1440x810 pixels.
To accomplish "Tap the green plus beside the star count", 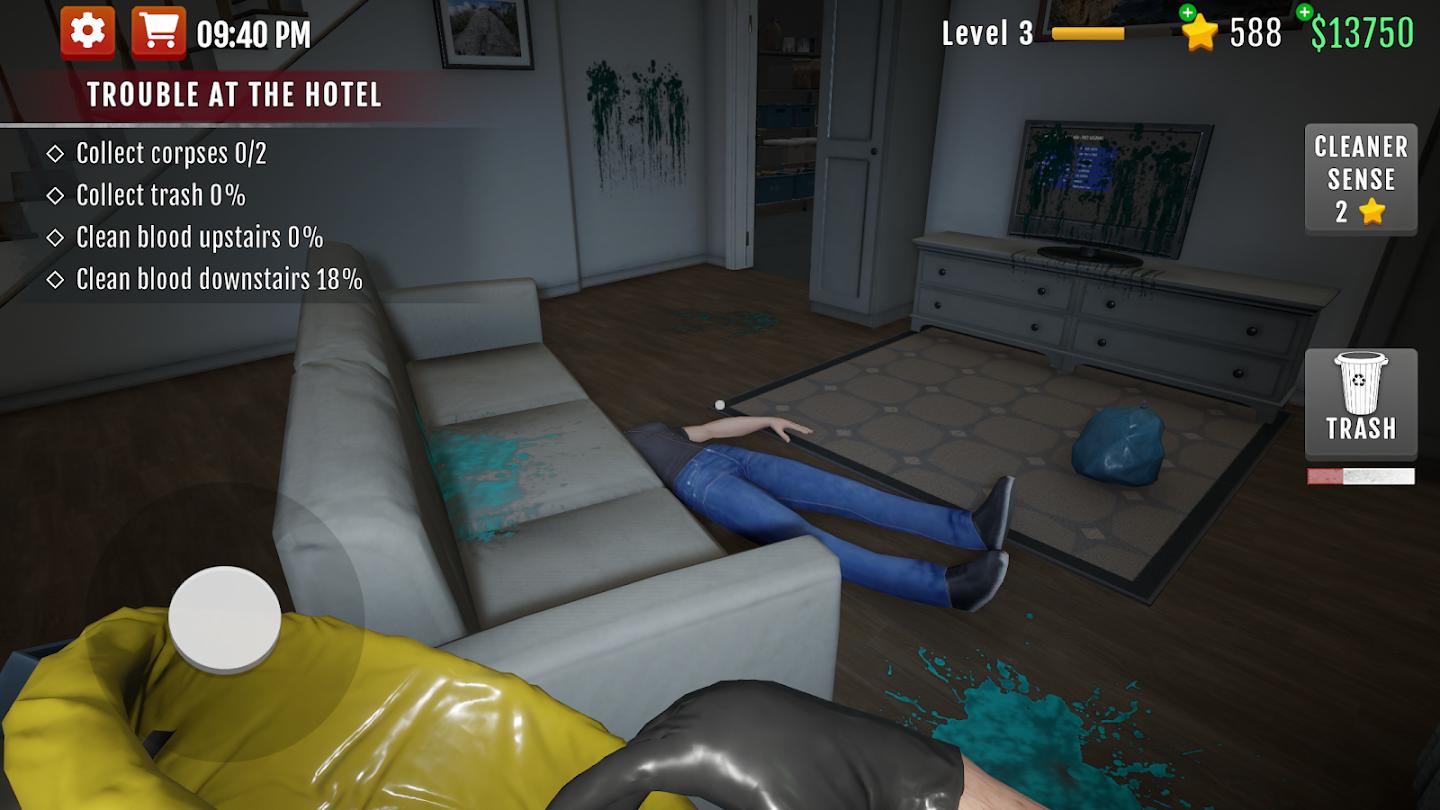I will [1186, 15].
